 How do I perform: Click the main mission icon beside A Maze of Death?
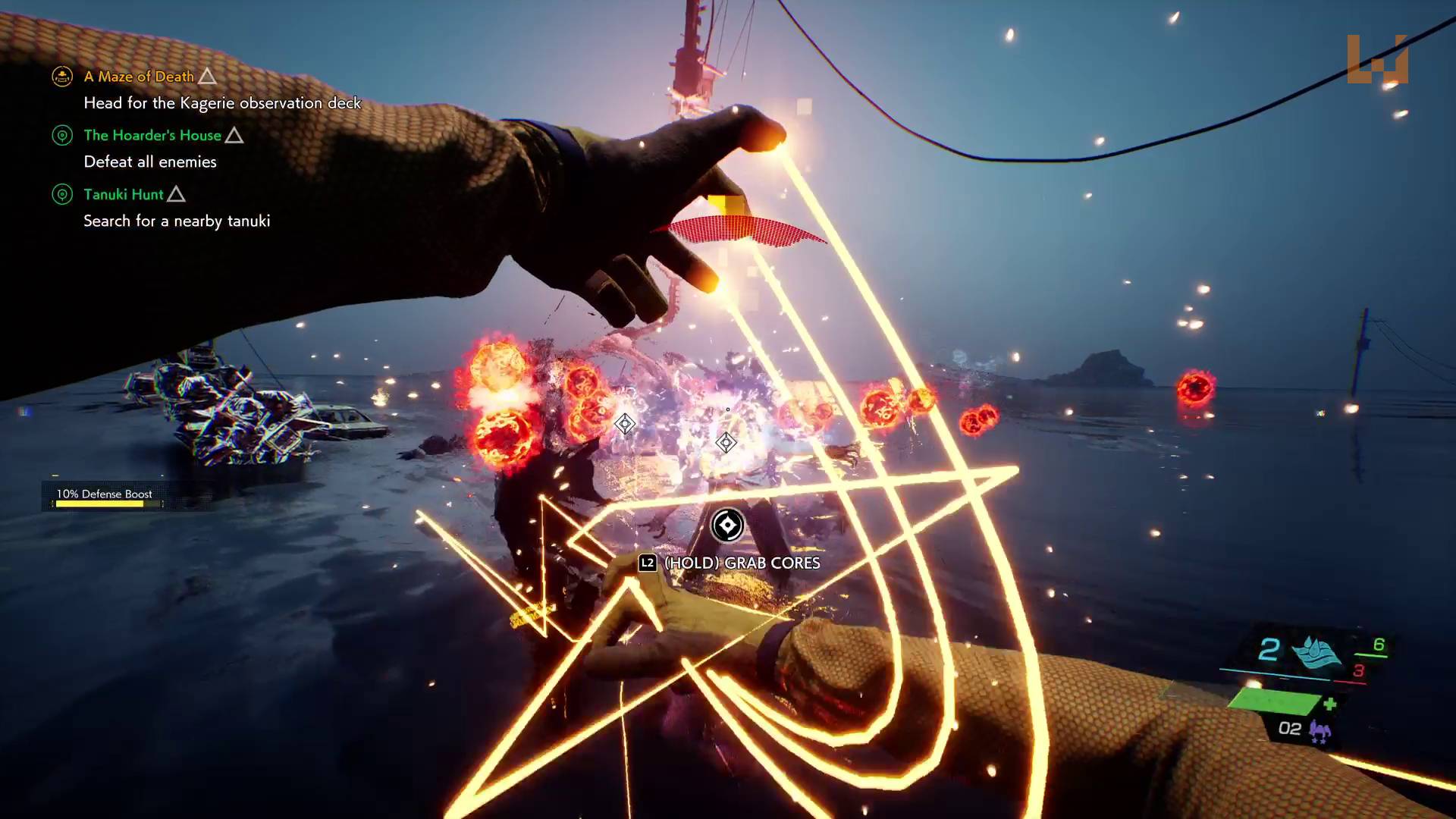62,77
